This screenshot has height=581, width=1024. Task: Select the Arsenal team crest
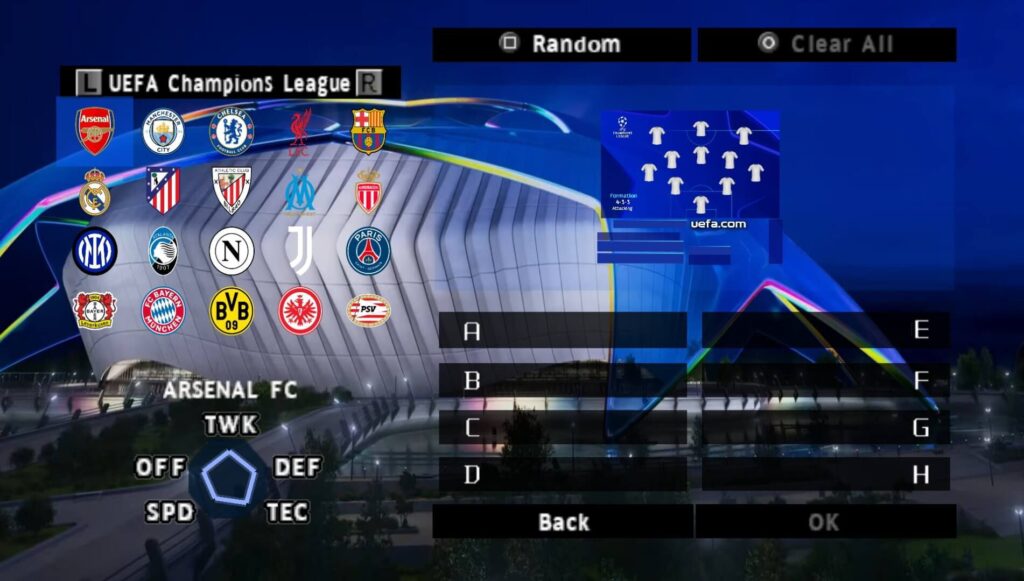(95, 131)
